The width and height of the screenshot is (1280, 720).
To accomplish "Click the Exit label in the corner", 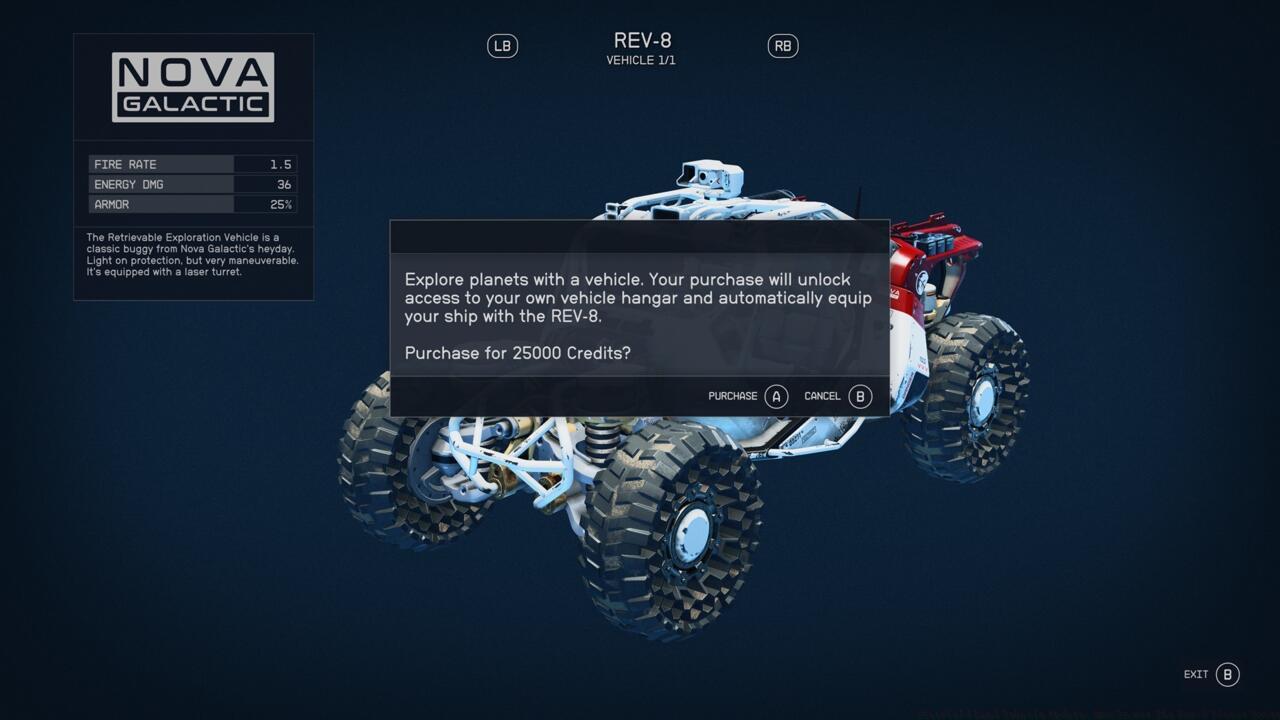I will pos(1194,674).
